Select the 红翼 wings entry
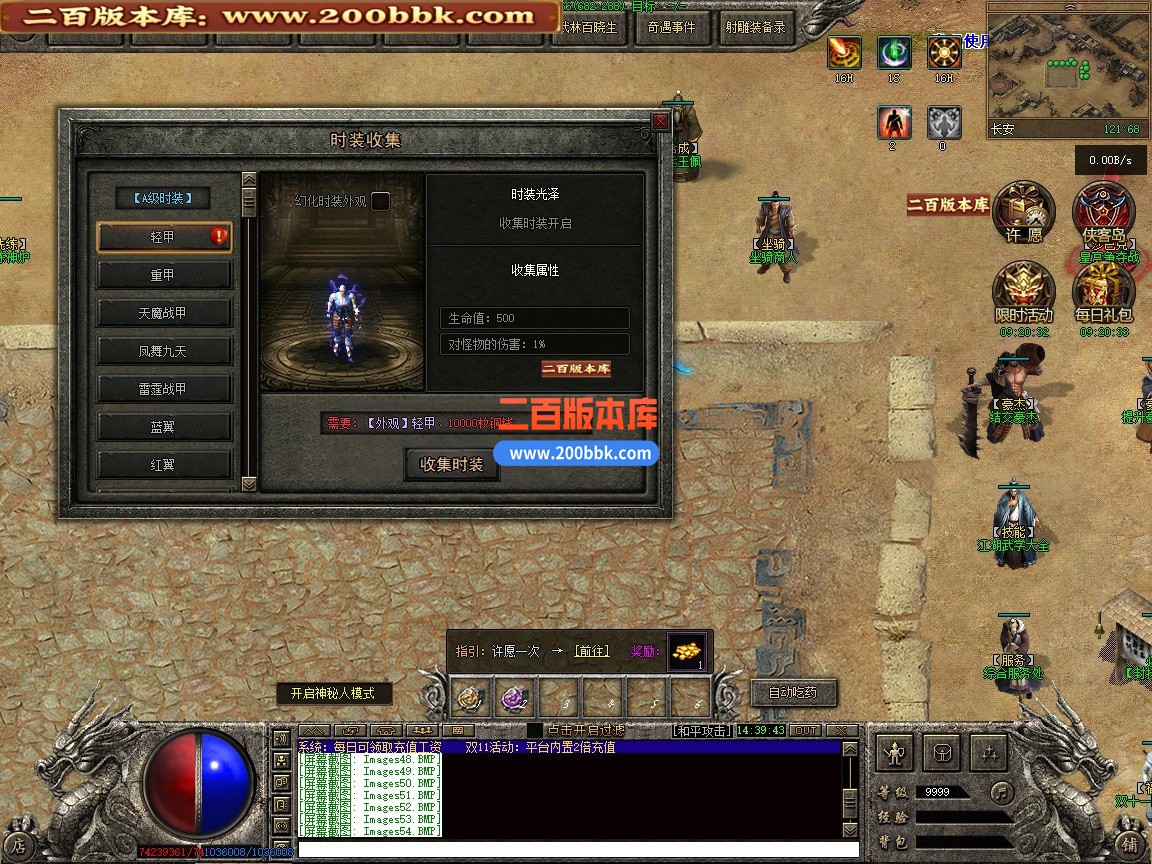Screen dimensions: 1152x864 164,465
